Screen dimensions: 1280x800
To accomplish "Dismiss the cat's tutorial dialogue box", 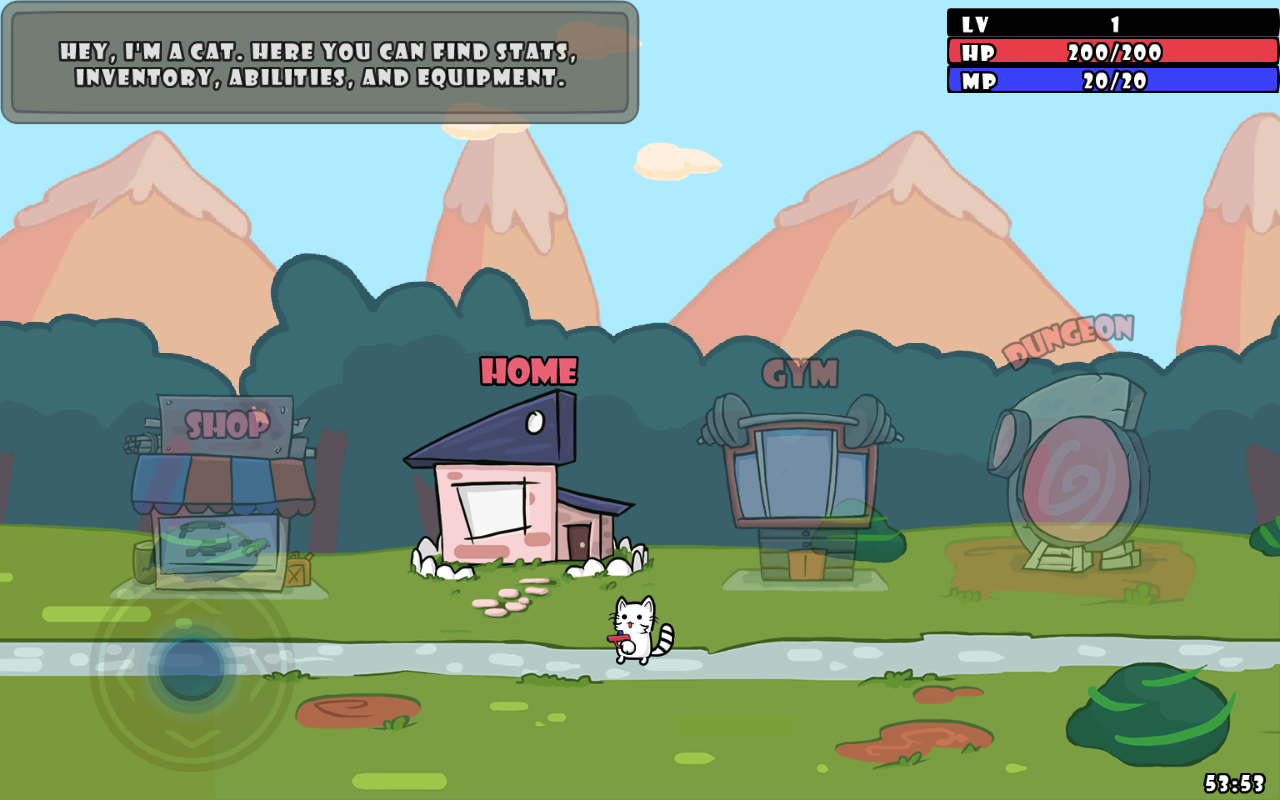I will coord(320,63).
